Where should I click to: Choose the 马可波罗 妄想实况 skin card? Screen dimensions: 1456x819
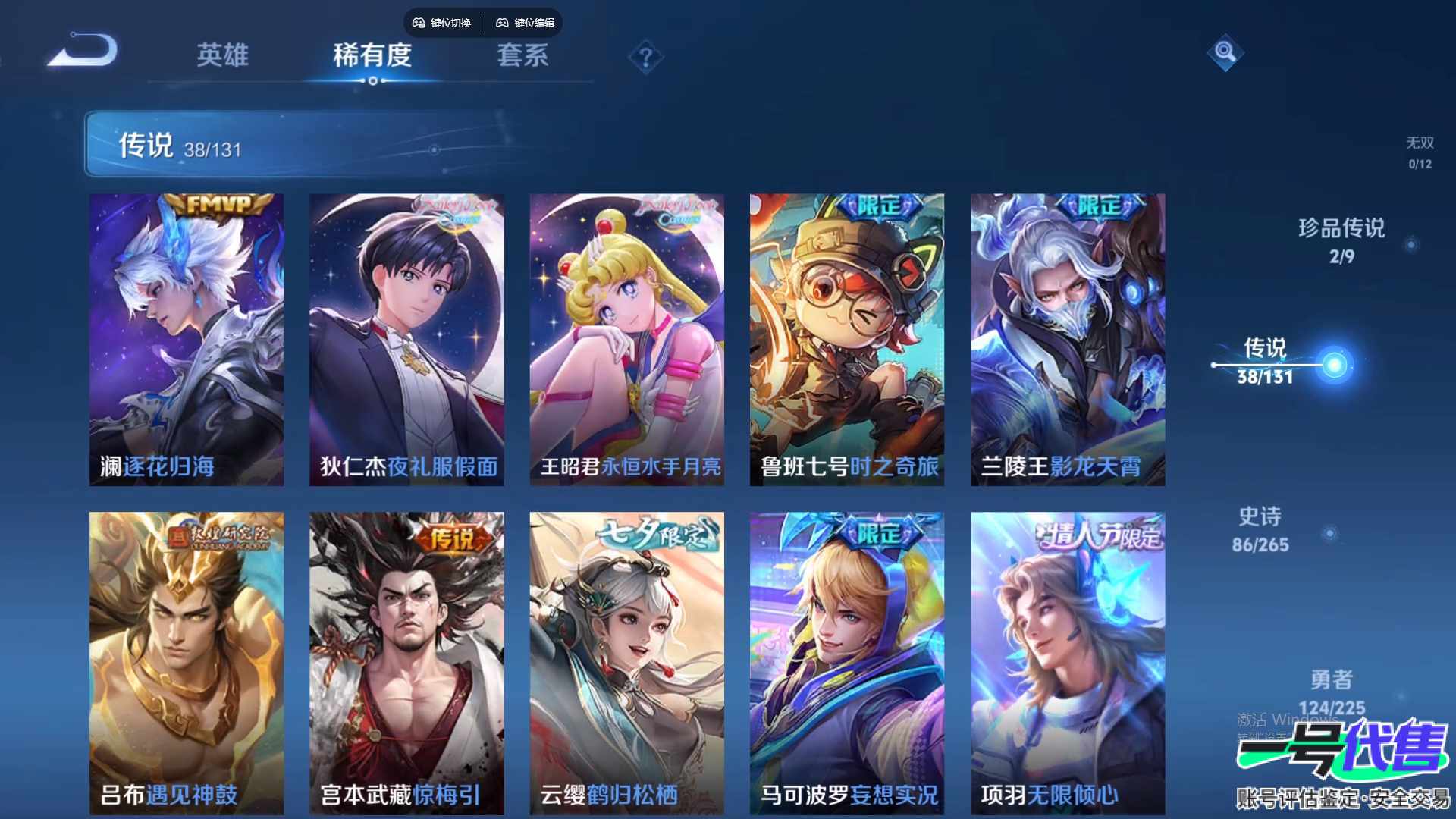(x=847, y=662)
